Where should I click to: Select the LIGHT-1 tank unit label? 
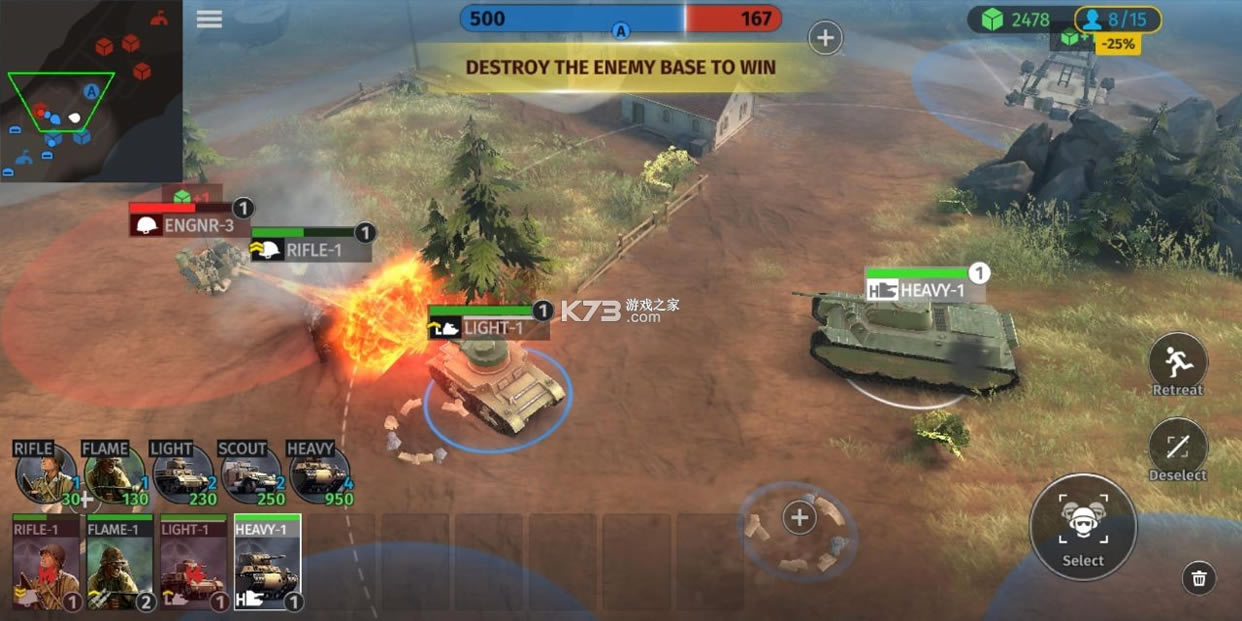490,328
